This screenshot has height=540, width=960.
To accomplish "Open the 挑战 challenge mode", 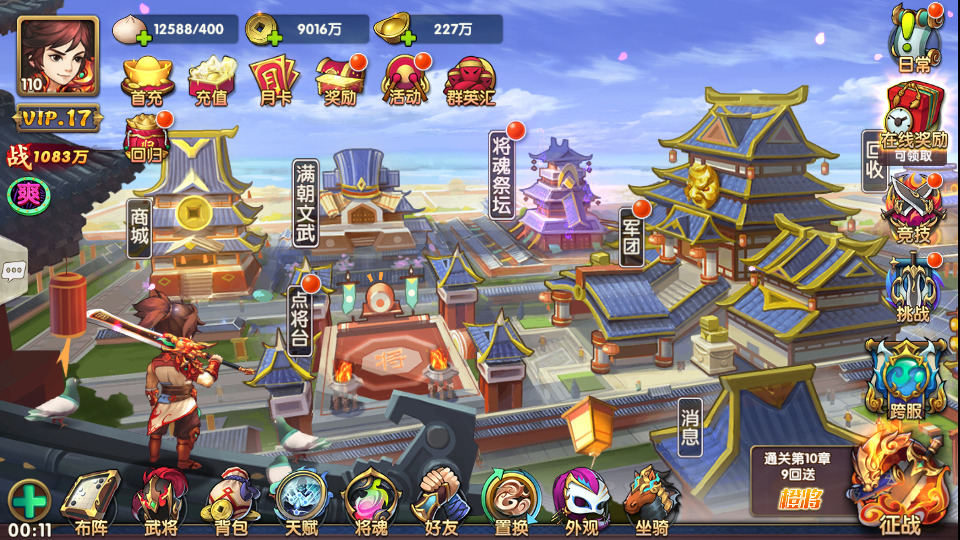I will [913, 288].
